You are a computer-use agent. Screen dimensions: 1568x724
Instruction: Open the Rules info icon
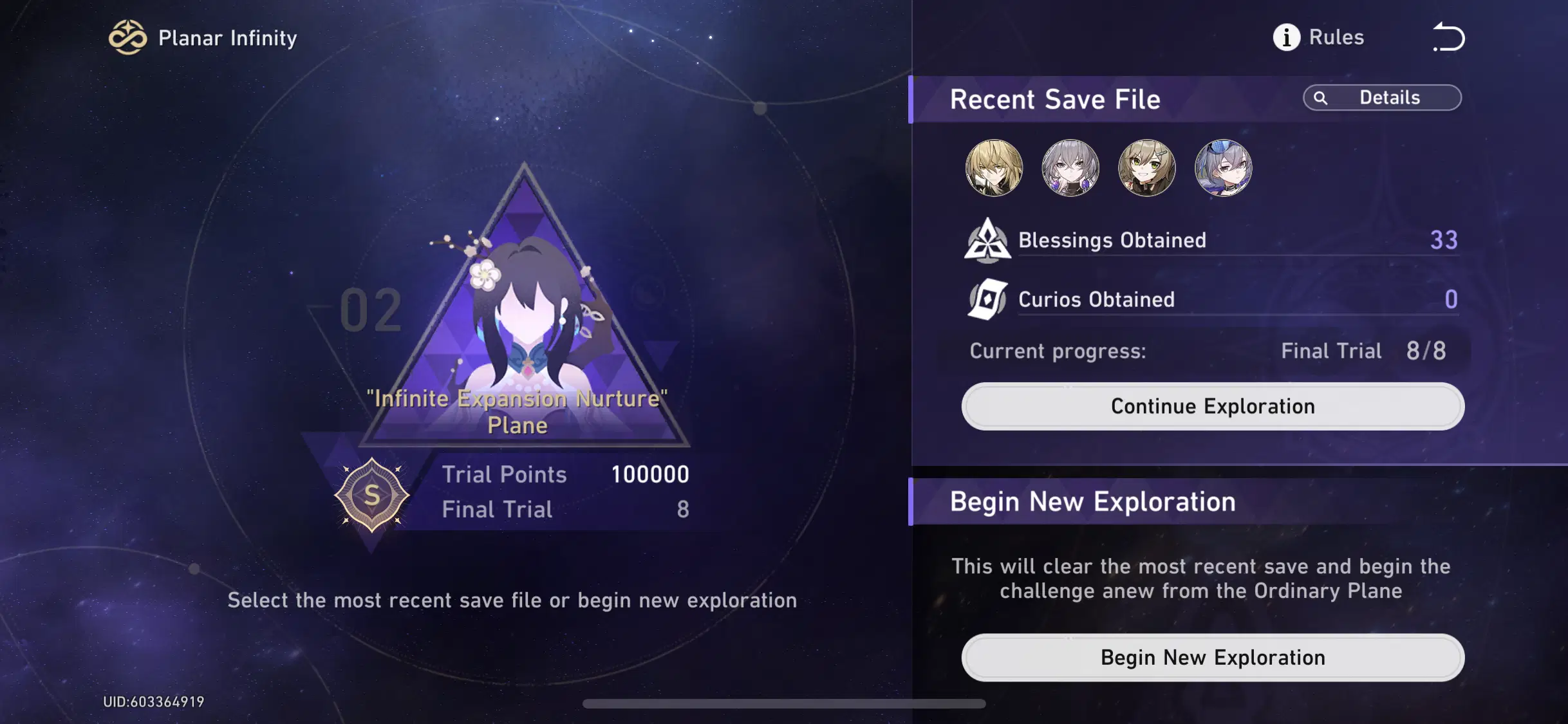[x=1285, y=37]
